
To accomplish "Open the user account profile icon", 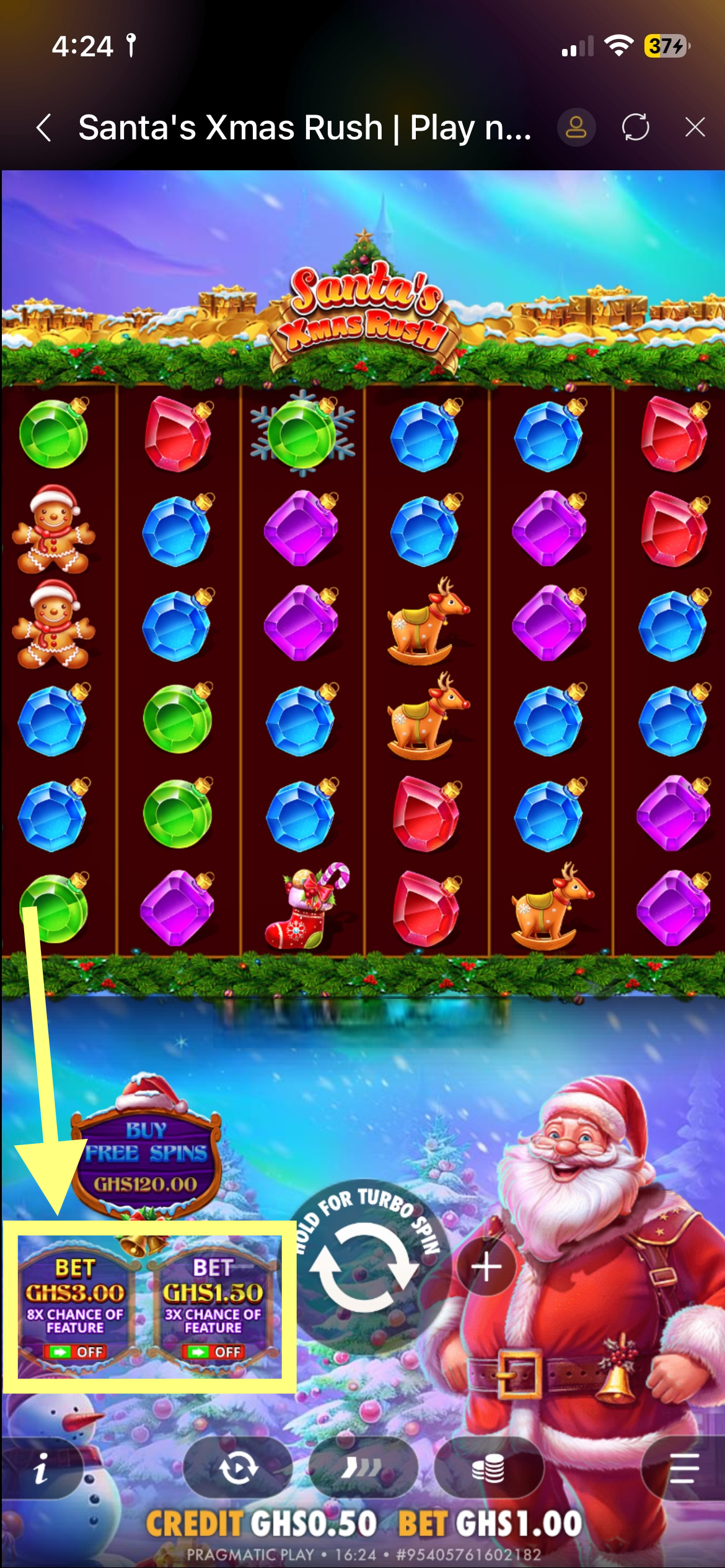I will (576, 128).
